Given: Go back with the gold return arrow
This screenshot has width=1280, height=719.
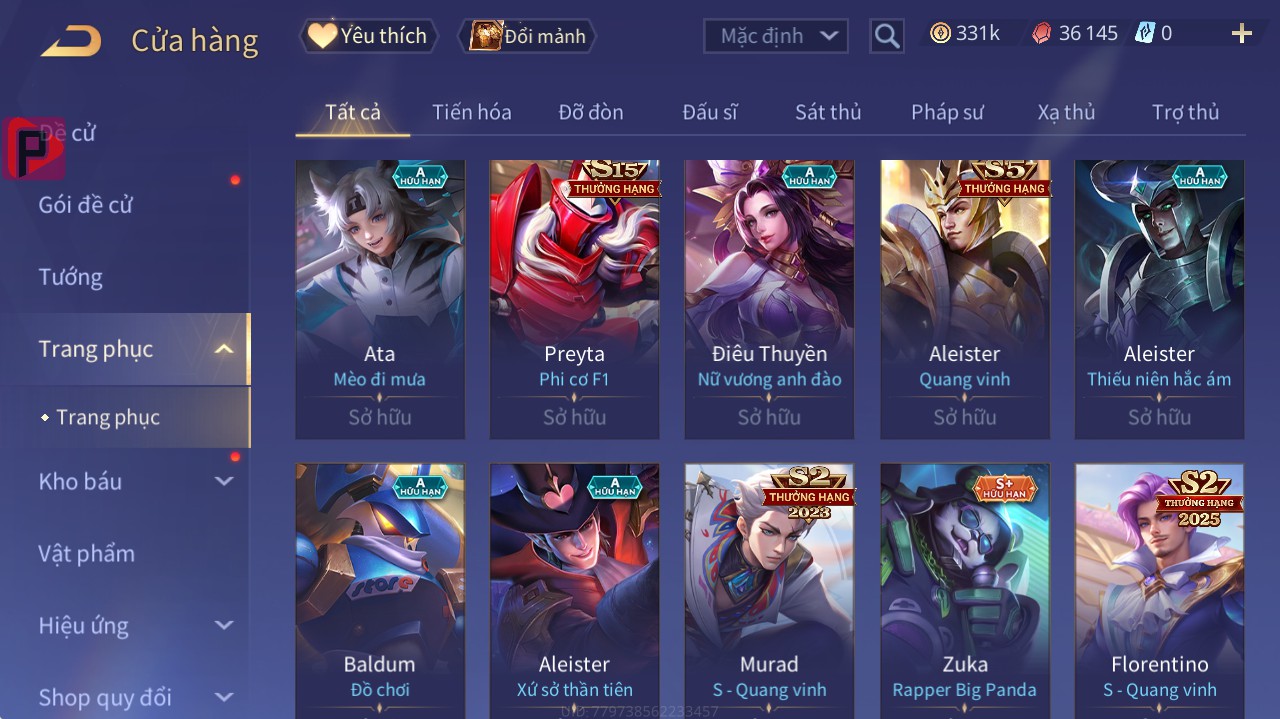Looking at the screenshot, I should [x=71, y=41].
